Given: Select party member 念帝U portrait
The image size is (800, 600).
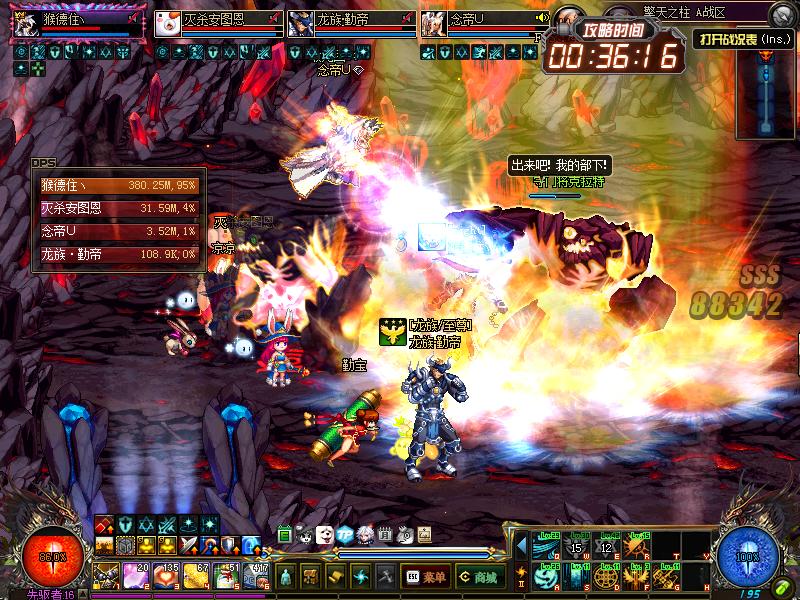Looking at the screenshot, I should tap(434, 24).
